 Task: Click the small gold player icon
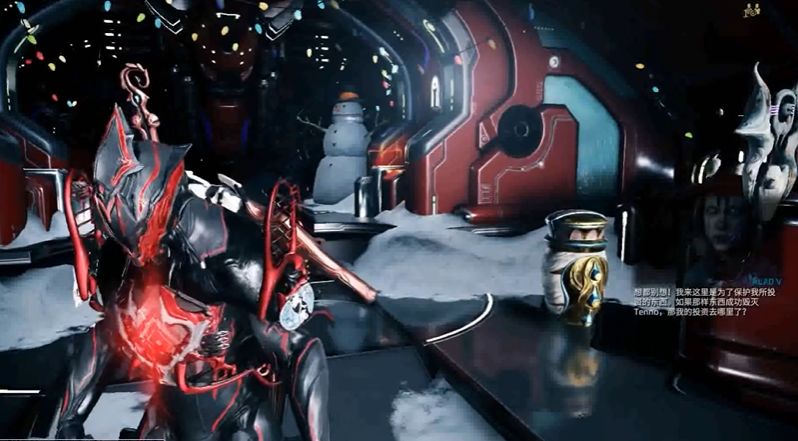[x=753, y=9]
